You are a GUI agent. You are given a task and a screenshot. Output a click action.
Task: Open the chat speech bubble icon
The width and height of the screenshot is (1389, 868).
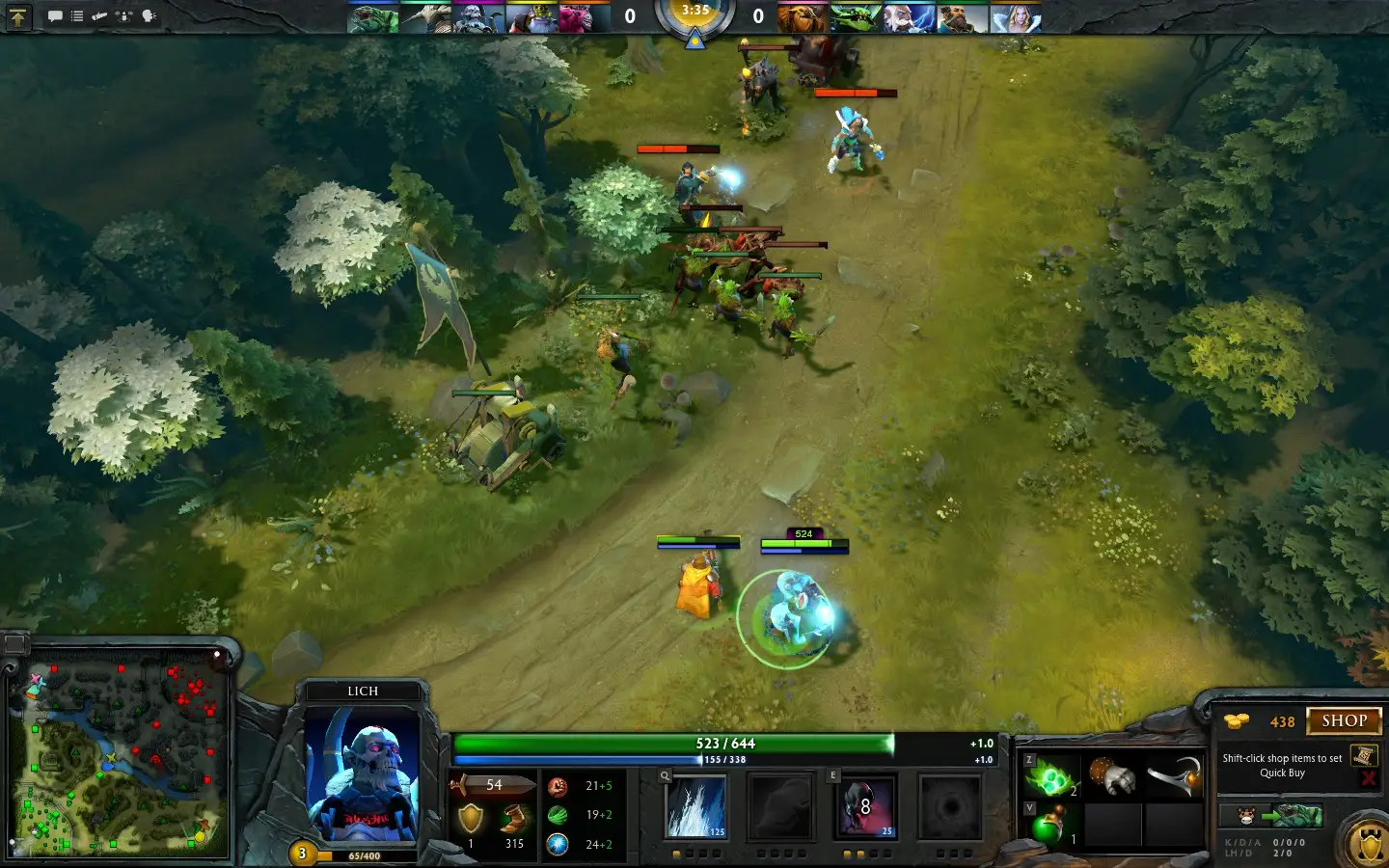point(55,16)
